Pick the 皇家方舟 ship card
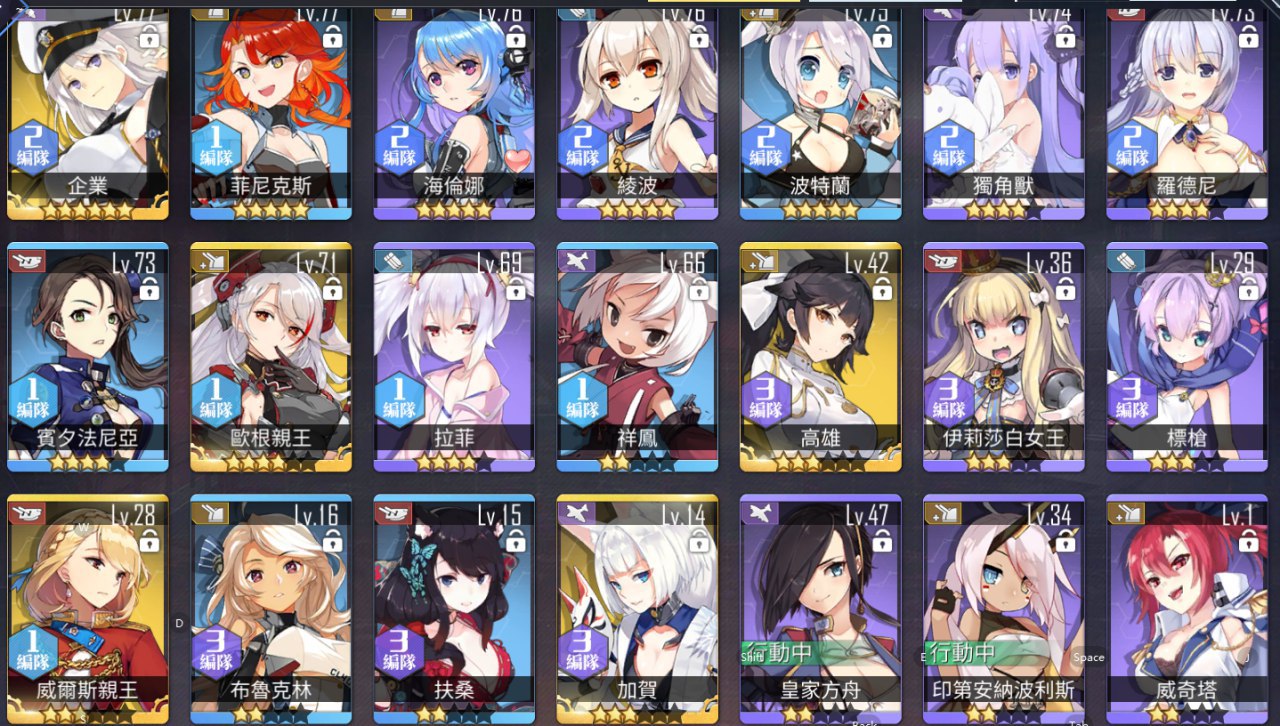This screenshot has width=1280, height=726. [x=821, y=605]
